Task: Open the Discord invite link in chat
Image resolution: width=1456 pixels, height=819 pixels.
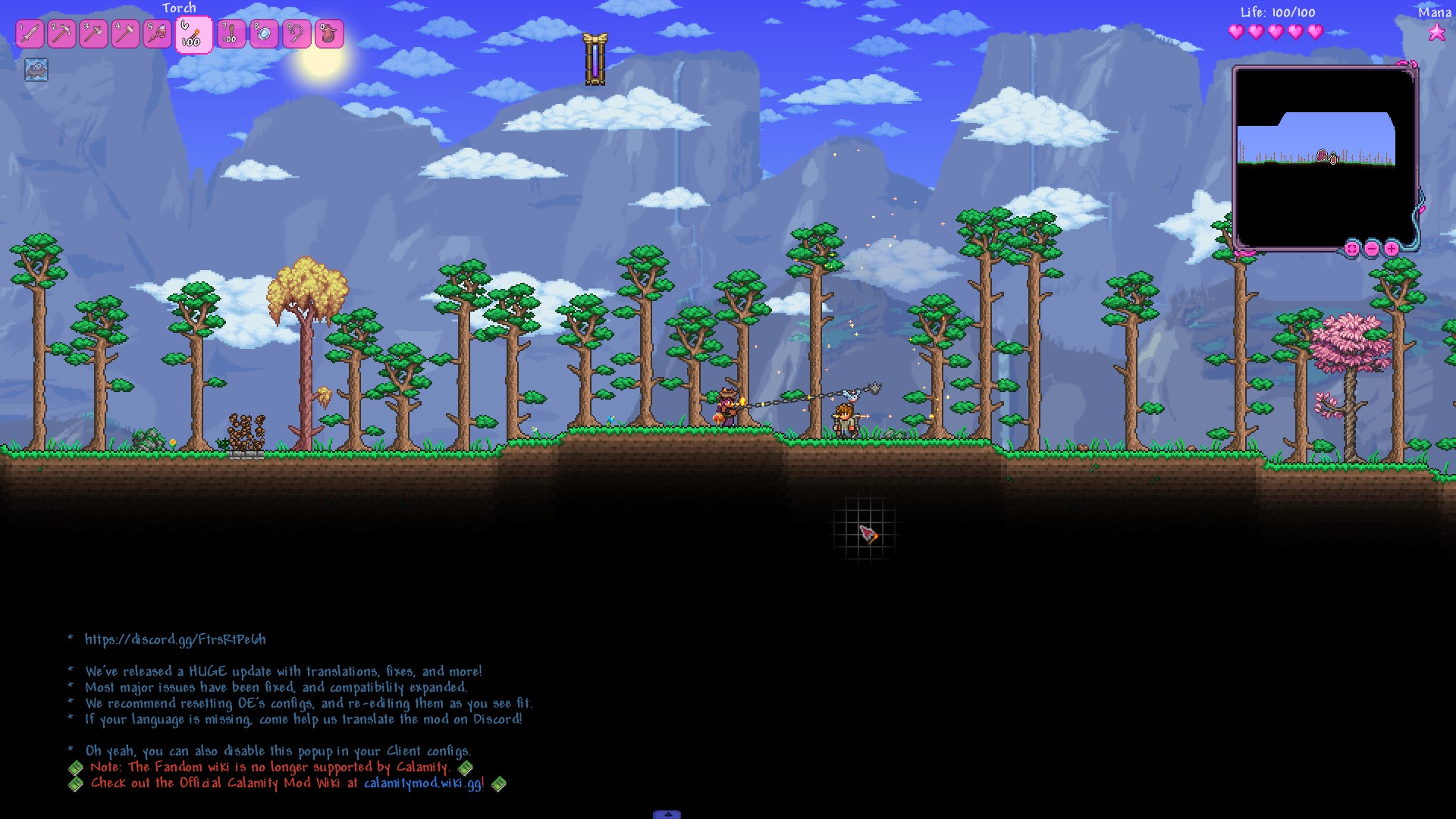Action: click(175, 639)
